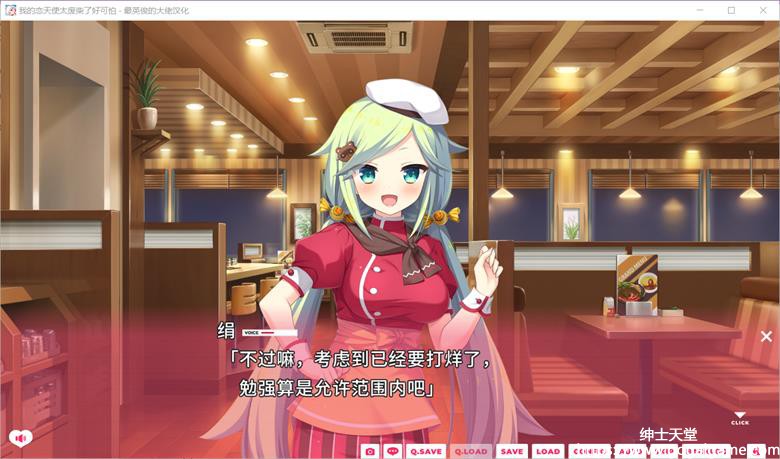
Task: Replay the line with the VOICE button
Action: pos(269,332)
